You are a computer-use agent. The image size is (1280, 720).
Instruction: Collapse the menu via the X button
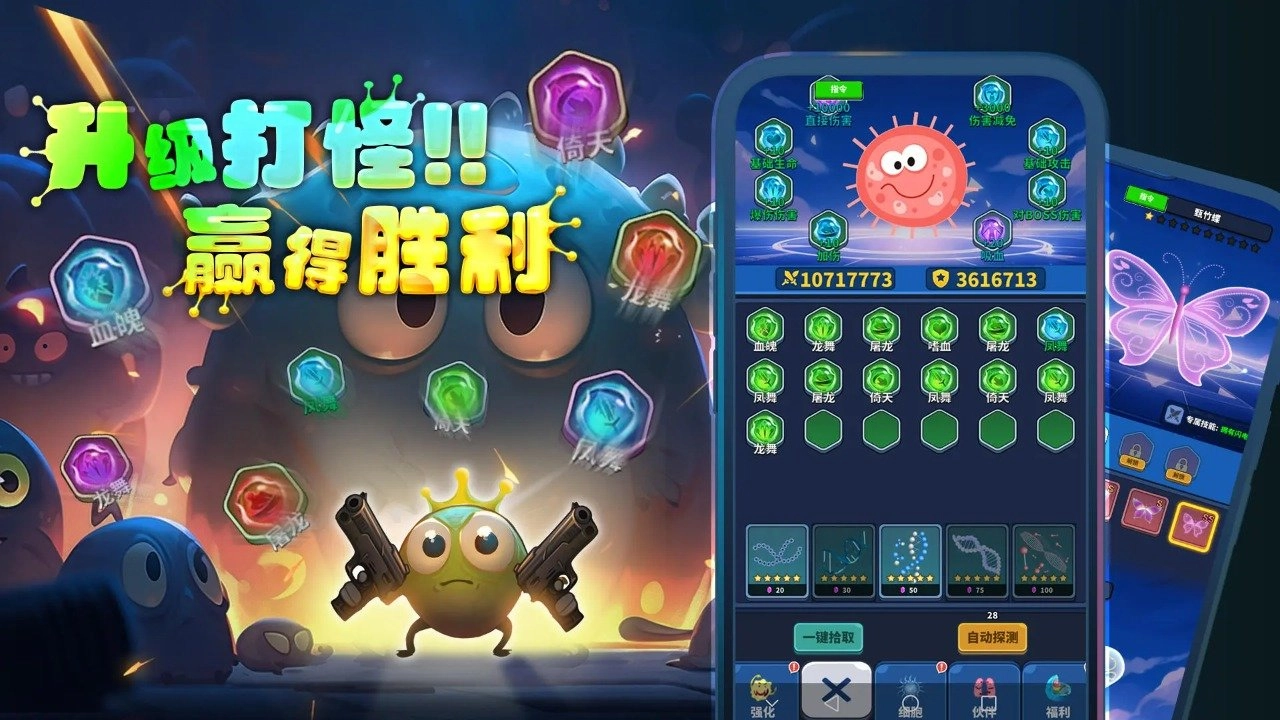coord(835,689)
